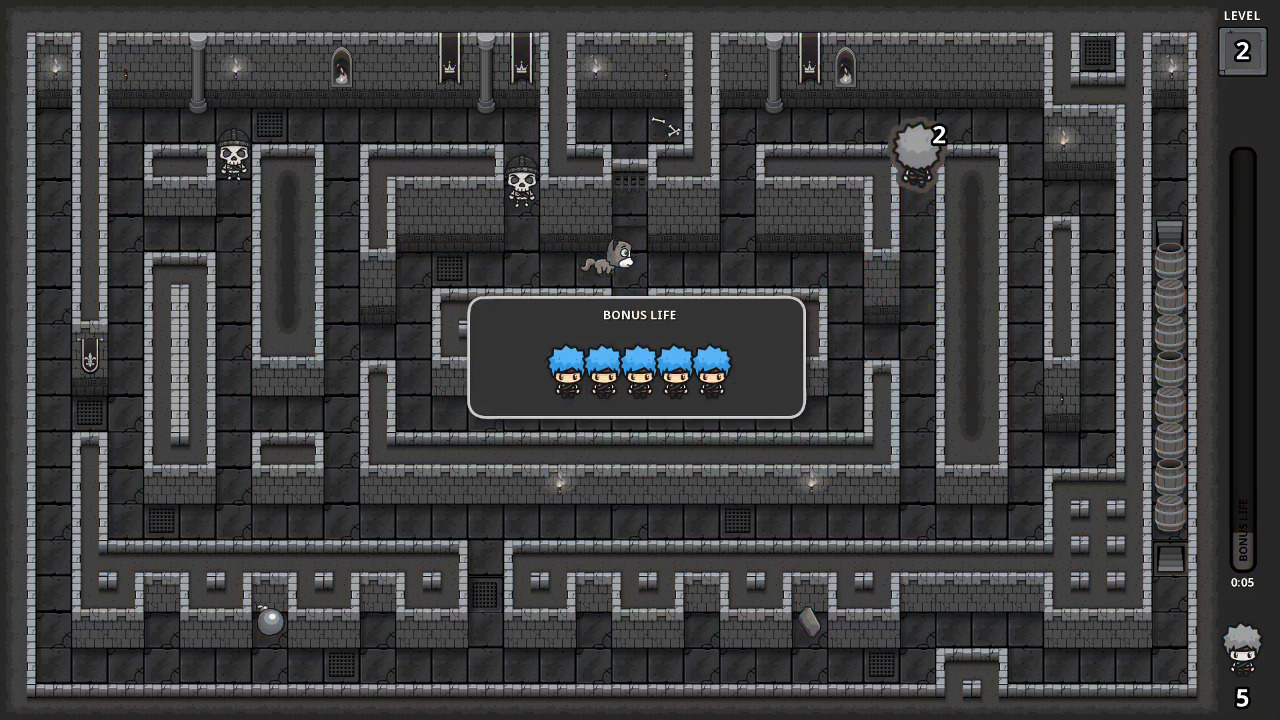Click the first blue-haired bonus life character
The width and height of the screenshot is (1280, 720).
pos(565,372)
